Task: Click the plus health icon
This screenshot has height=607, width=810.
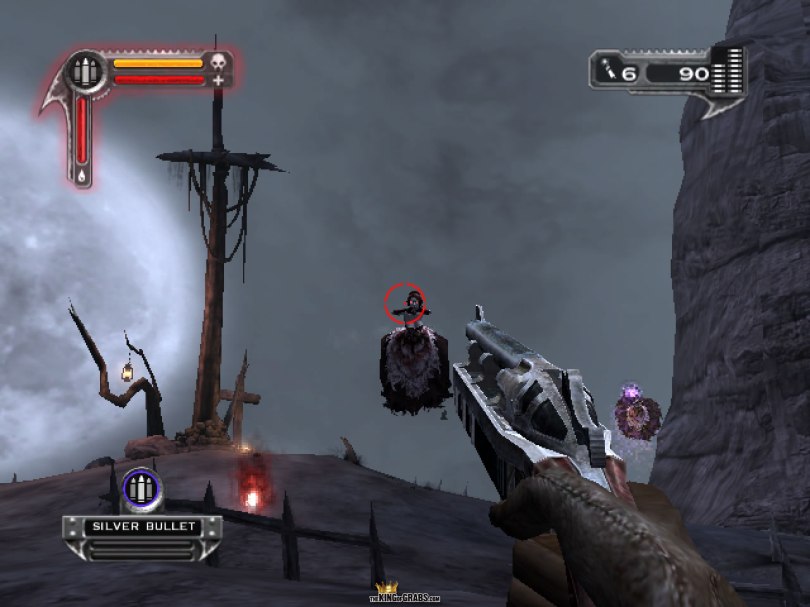Action: (219, 80)
